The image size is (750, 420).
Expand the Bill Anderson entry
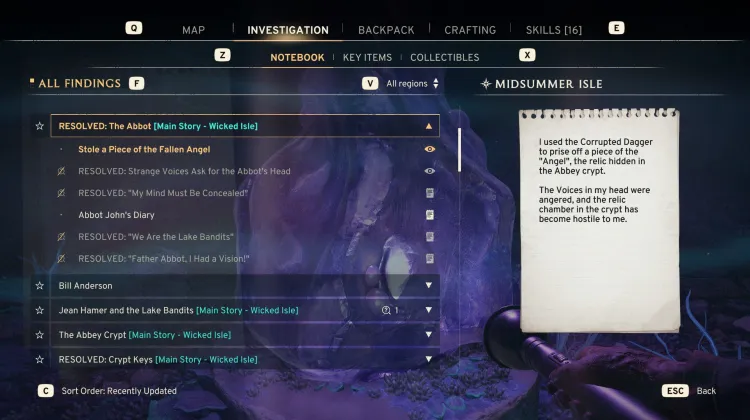pos(429,286)
